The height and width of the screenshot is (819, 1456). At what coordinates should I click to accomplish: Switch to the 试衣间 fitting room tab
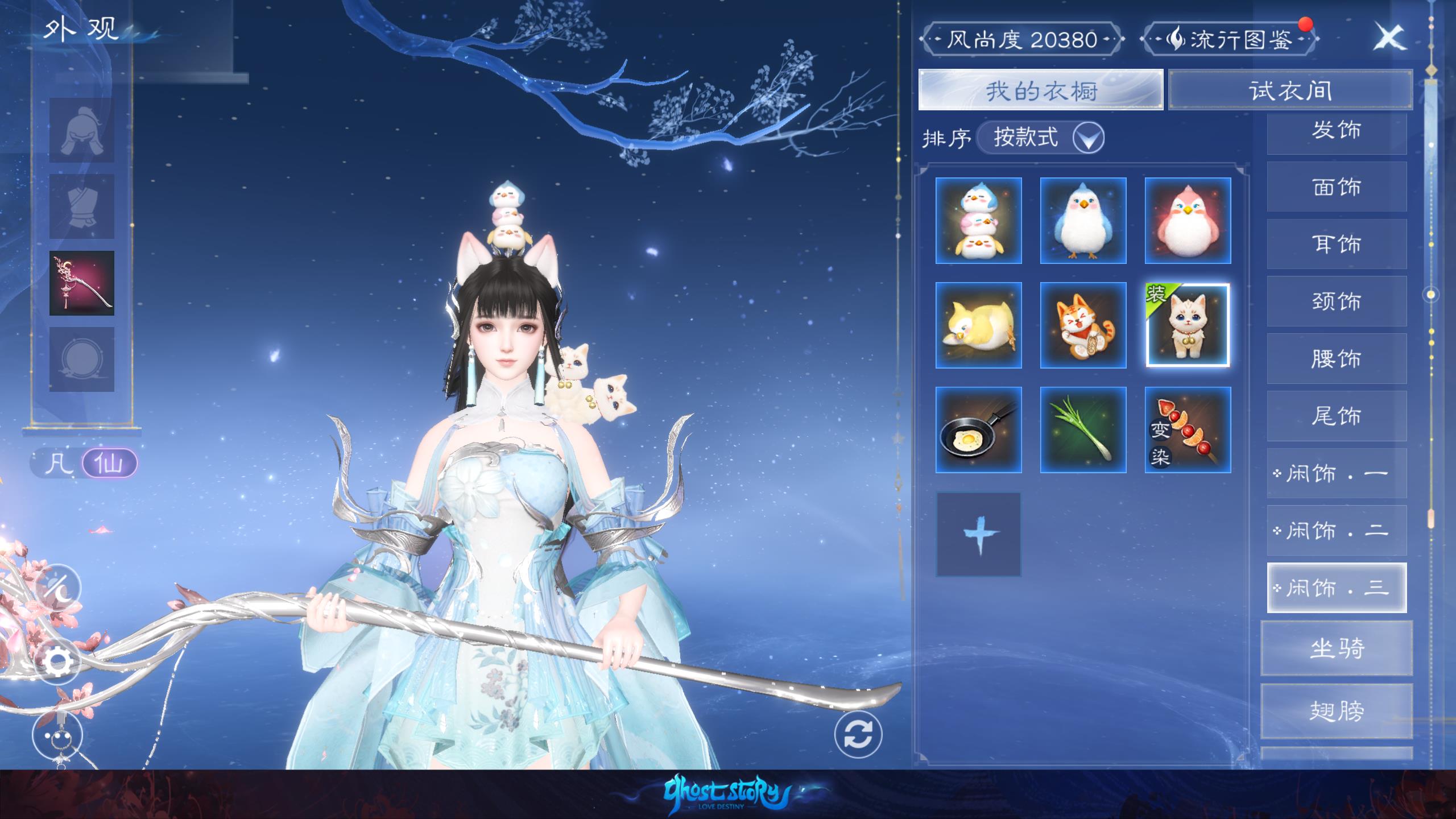point(1290,90)
